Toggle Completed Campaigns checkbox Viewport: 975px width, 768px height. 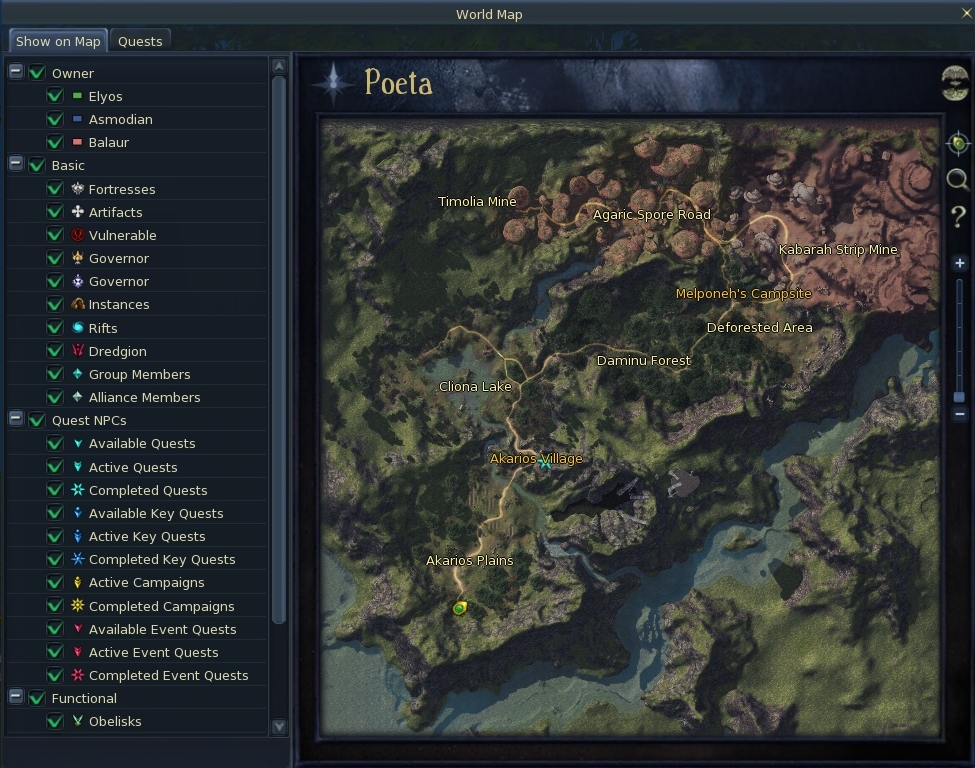pyautogui.click(x=55, y=606)
